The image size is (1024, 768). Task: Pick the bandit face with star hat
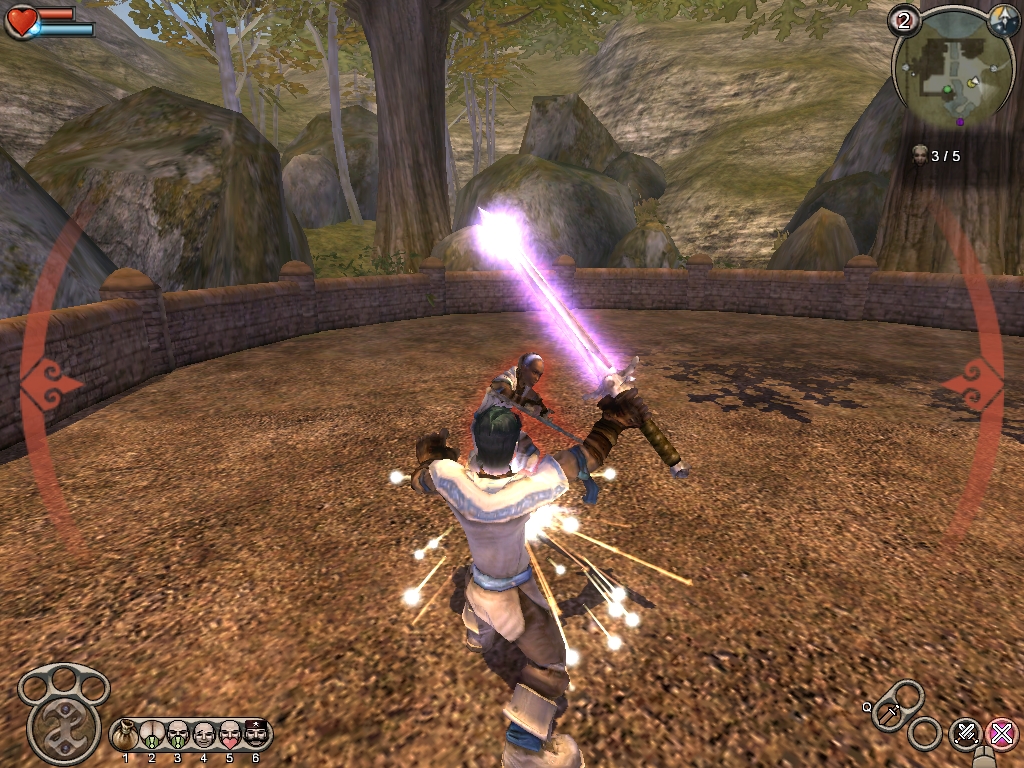click(256, 735)
